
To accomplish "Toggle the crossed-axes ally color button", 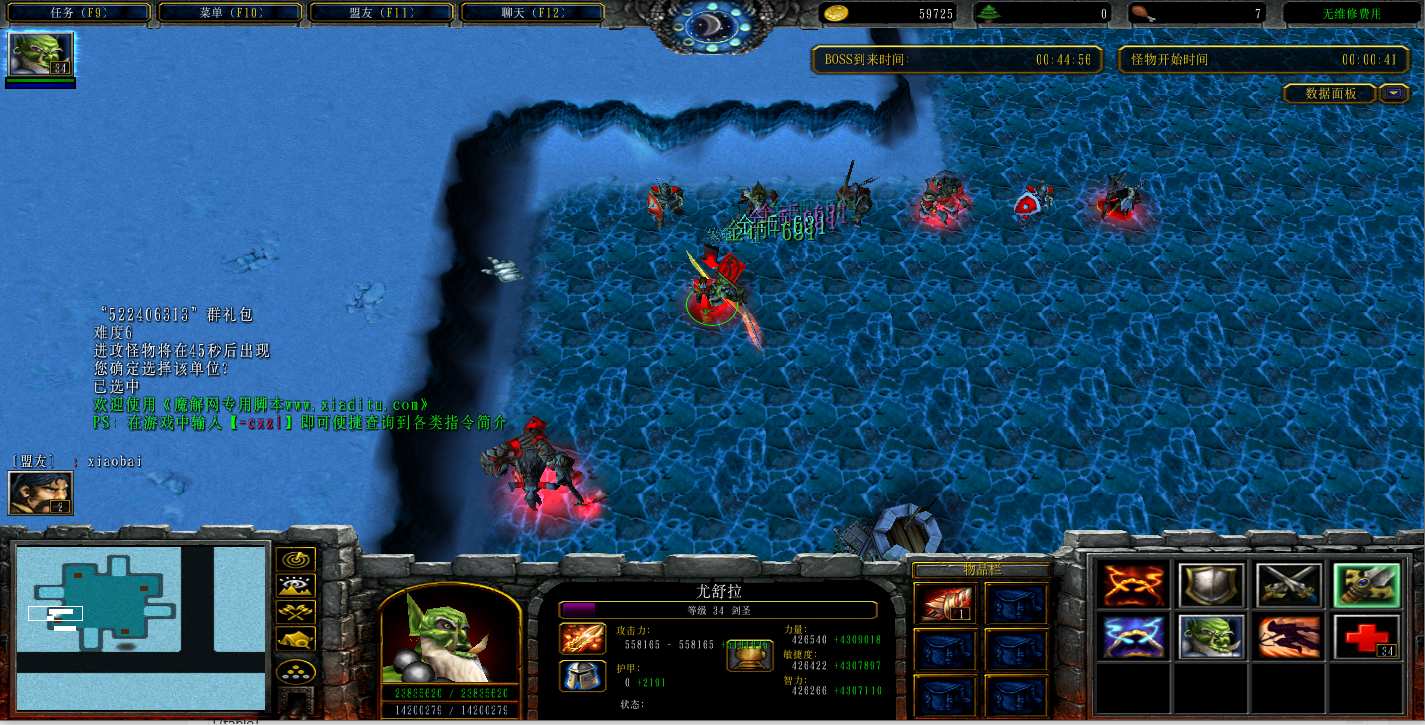I will tap(297, 612).
